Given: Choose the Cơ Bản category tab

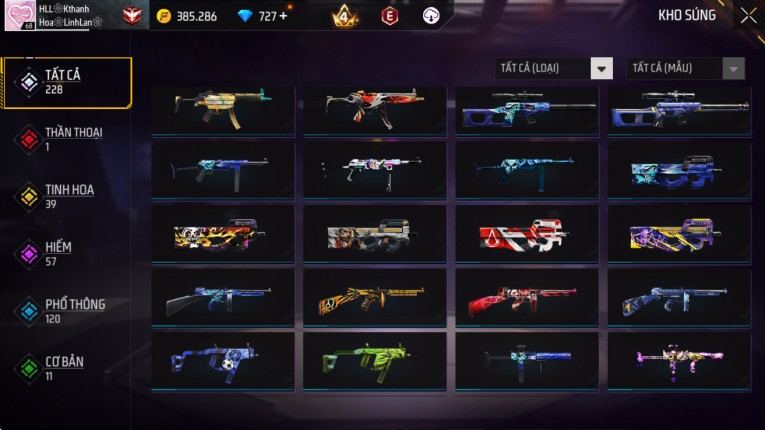Looking at the screenshot, I should (62, 368).
